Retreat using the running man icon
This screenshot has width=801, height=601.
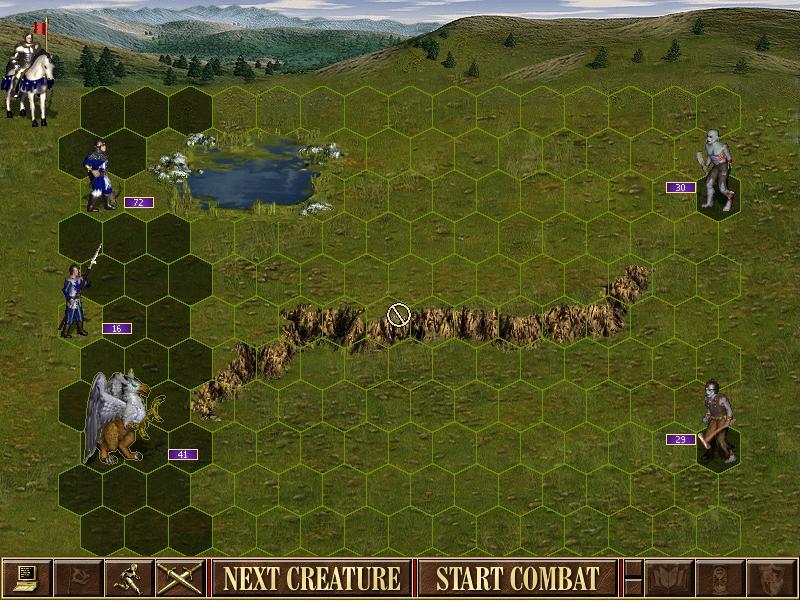[129, 578]
